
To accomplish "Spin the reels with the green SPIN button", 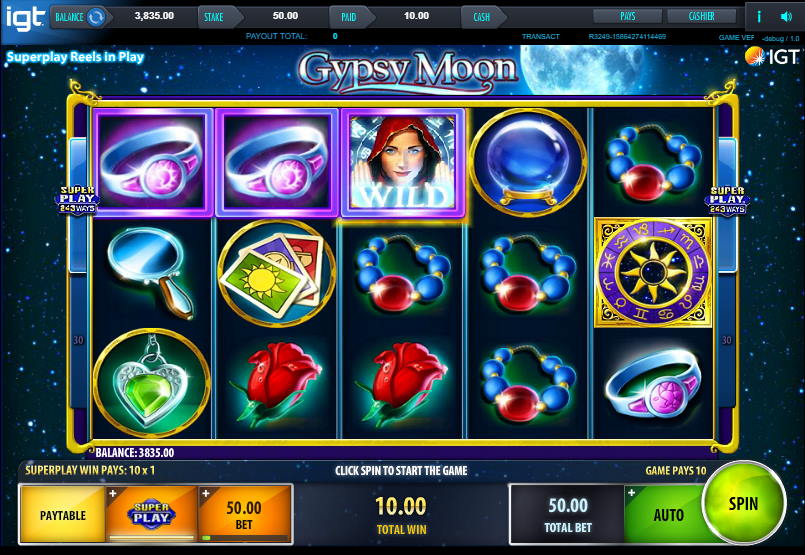I will point(743,505).
